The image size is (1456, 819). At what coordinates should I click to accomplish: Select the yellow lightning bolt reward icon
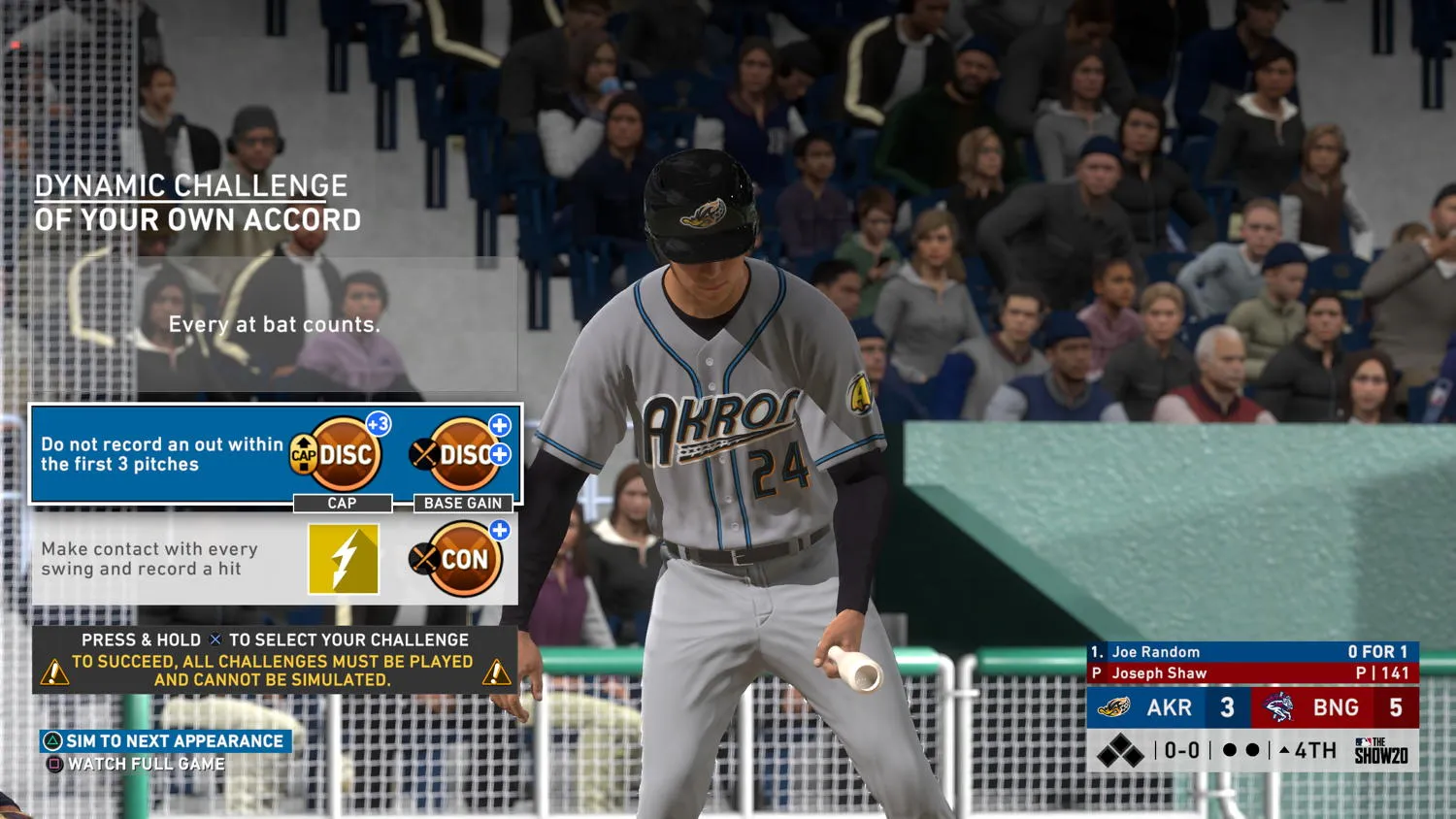(x=344, y=559)
